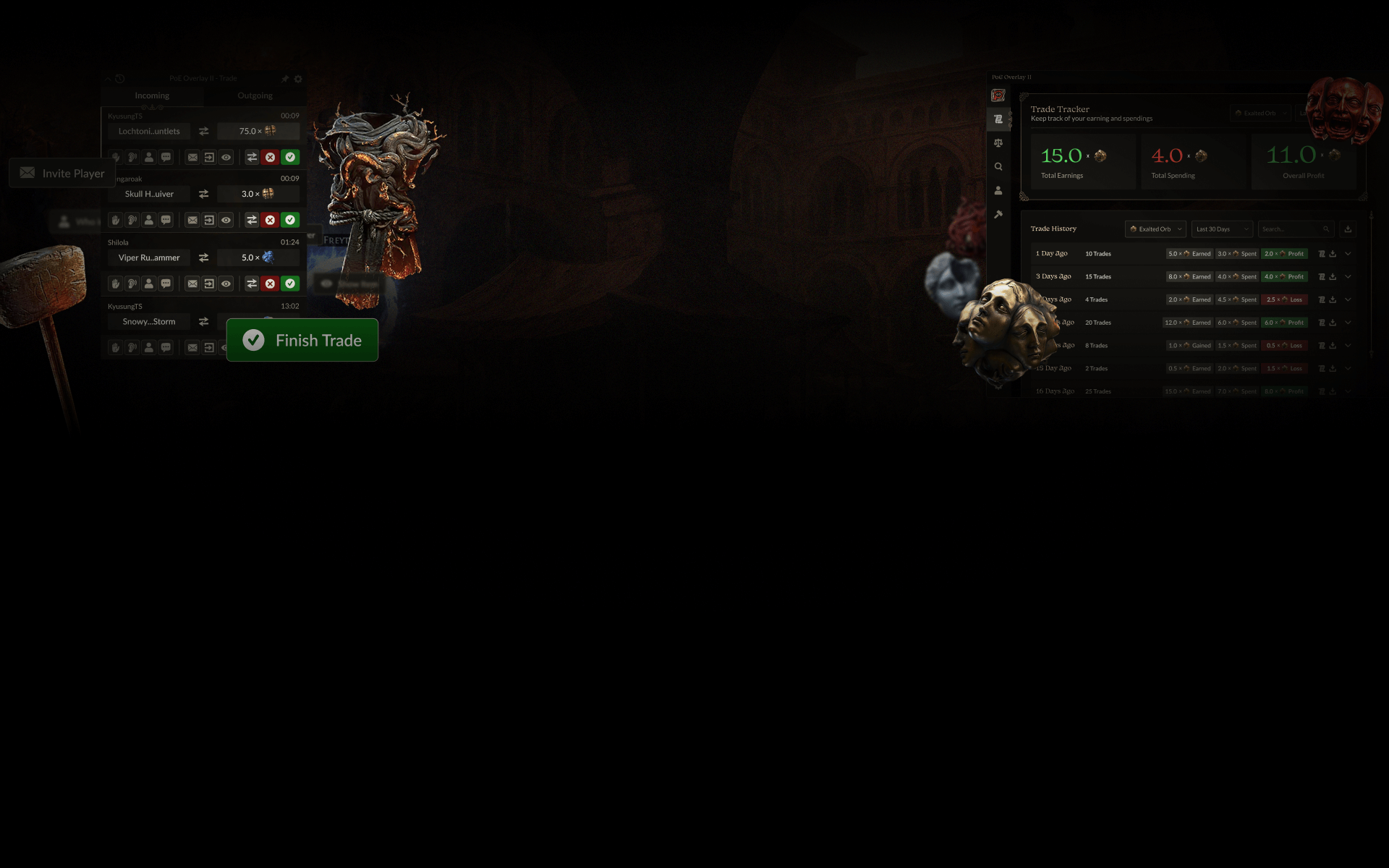Pin the trade overlay with the pin icon
Screen dimensions: 1389x868
point(284,79)
